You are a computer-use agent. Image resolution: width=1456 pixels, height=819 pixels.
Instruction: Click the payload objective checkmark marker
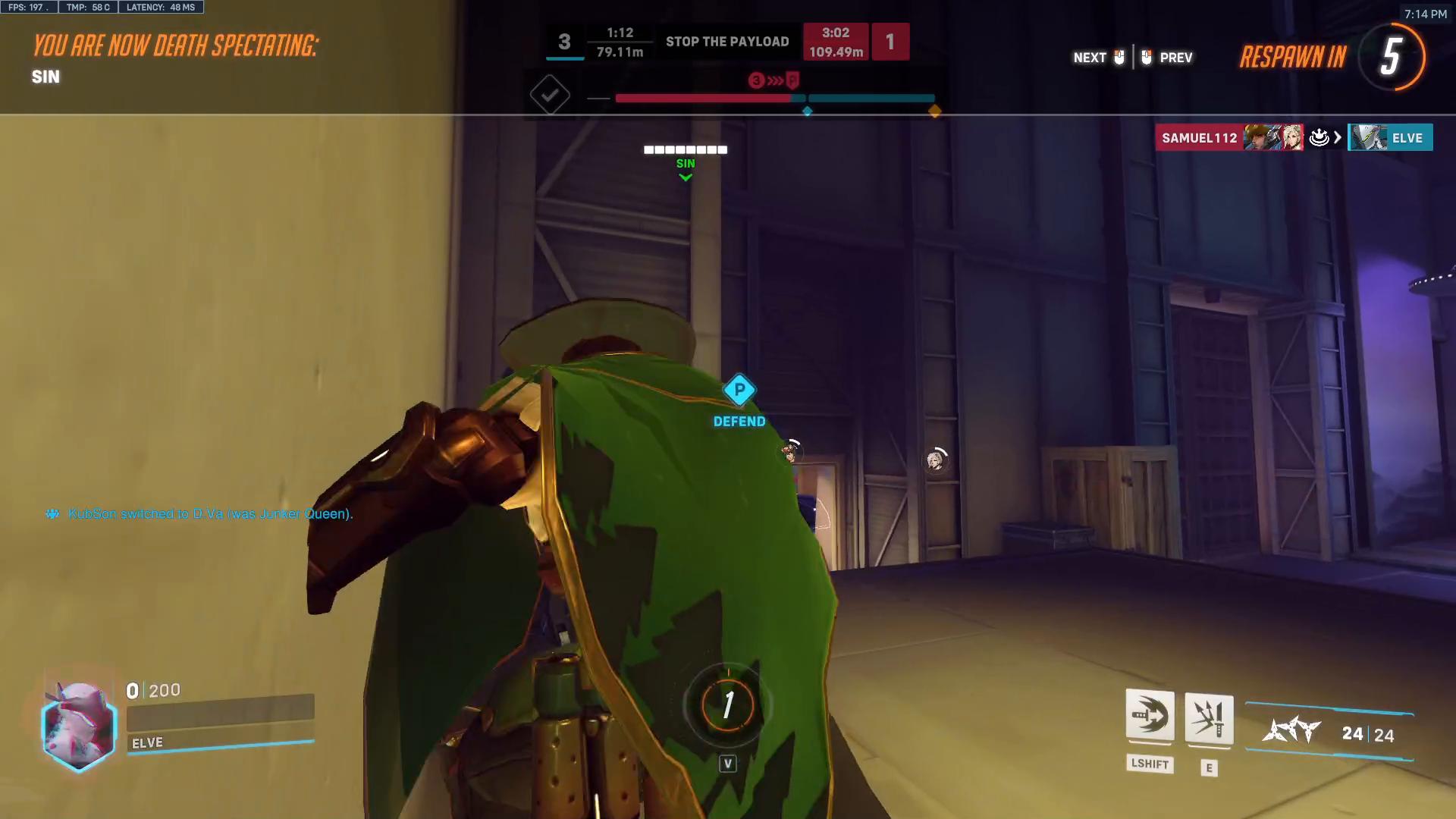coord(551,95)
